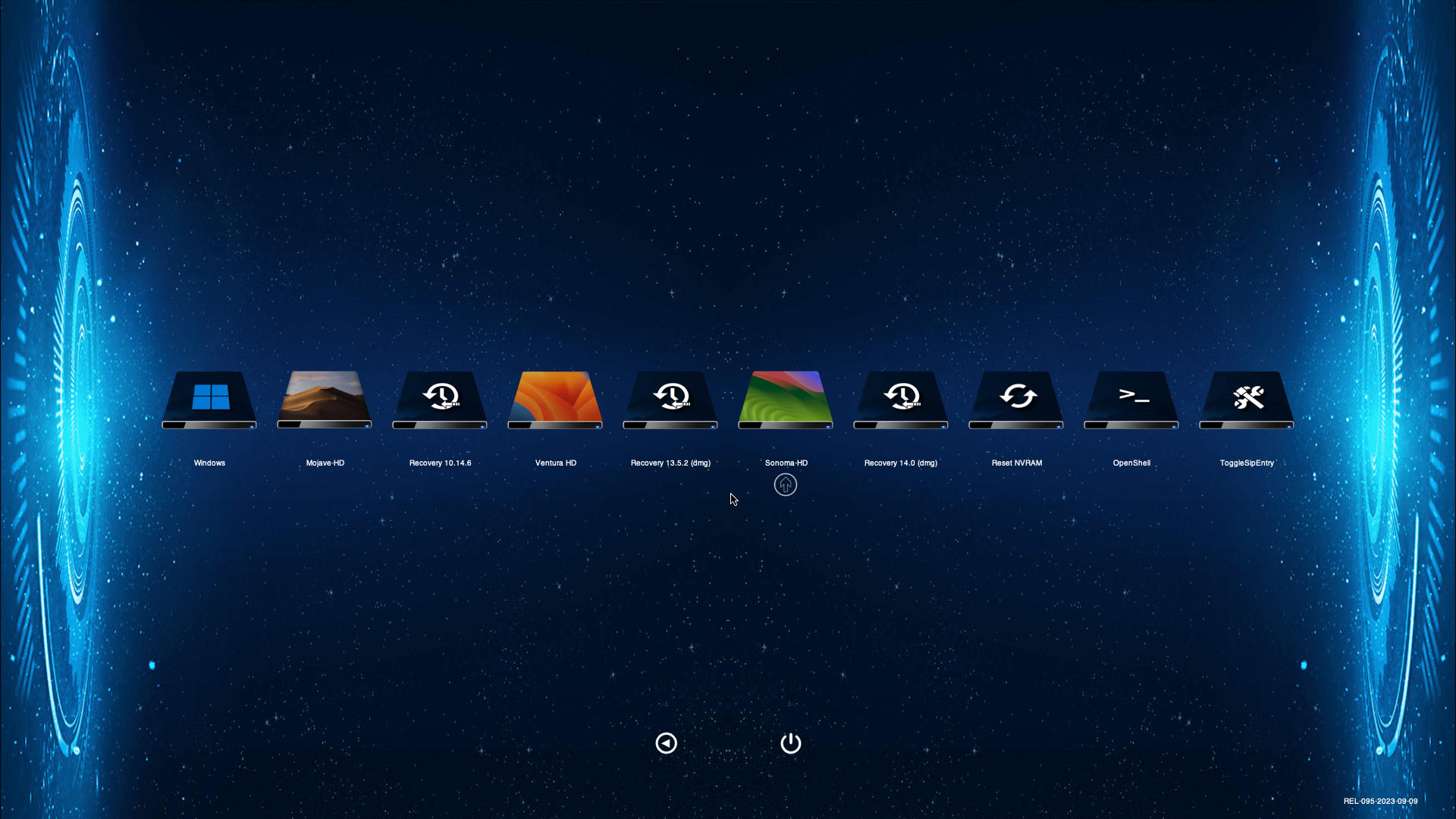Click the Windows entry label text
This screenshot has width=1456, height=819.
209,463
